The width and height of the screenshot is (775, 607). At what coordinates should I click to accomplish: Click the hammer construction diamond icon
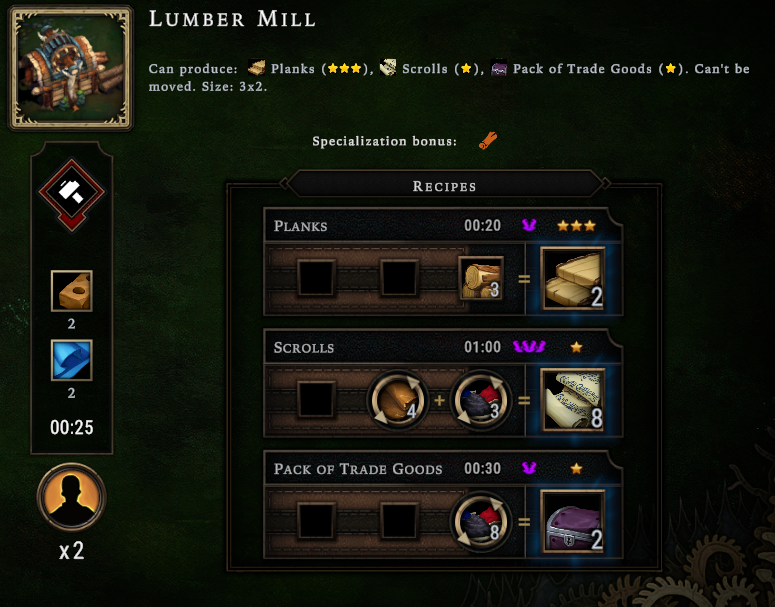72,191
